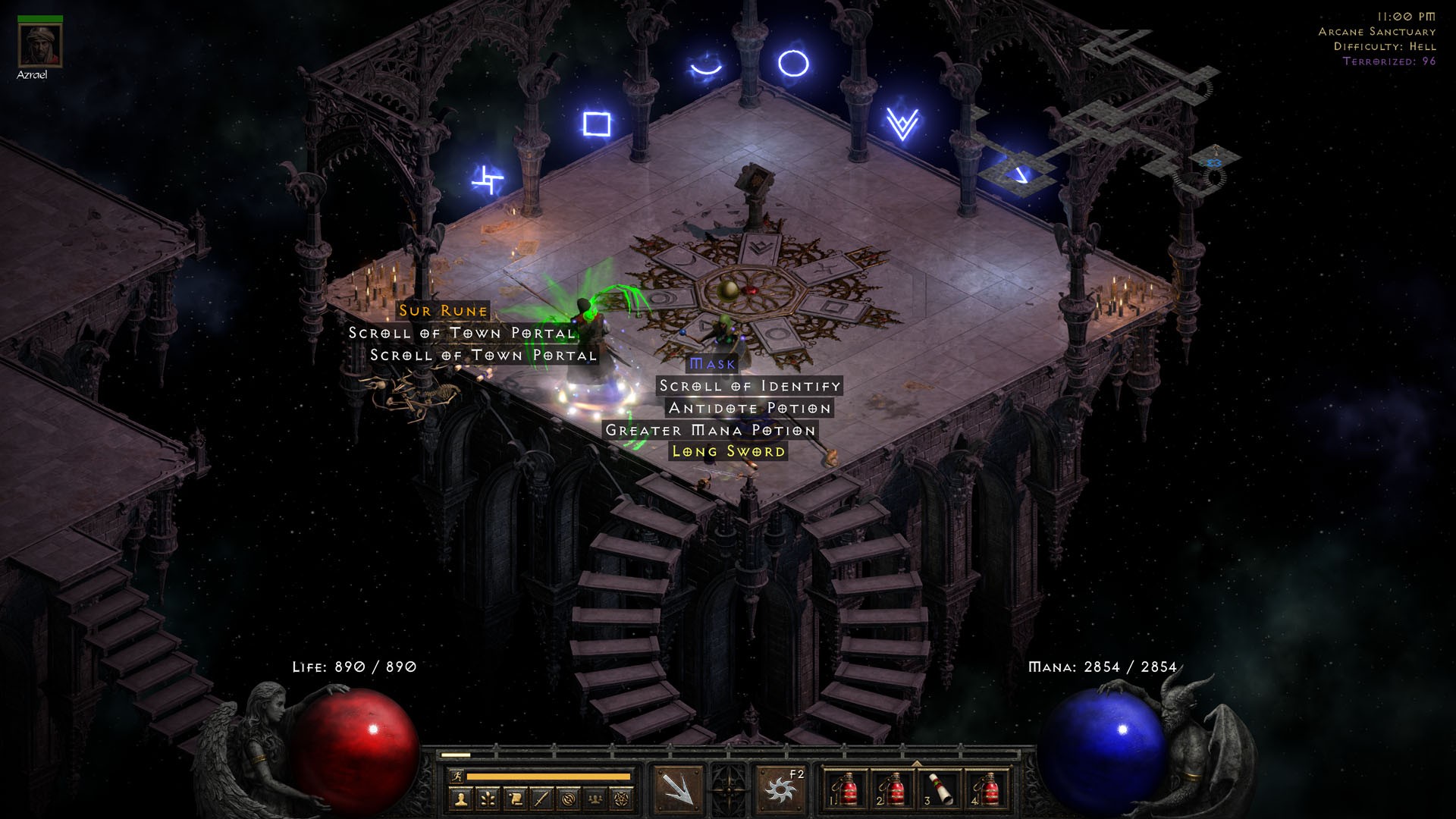Drink the potion in belt slot 1
The image size is (1456, 819).
846,789
